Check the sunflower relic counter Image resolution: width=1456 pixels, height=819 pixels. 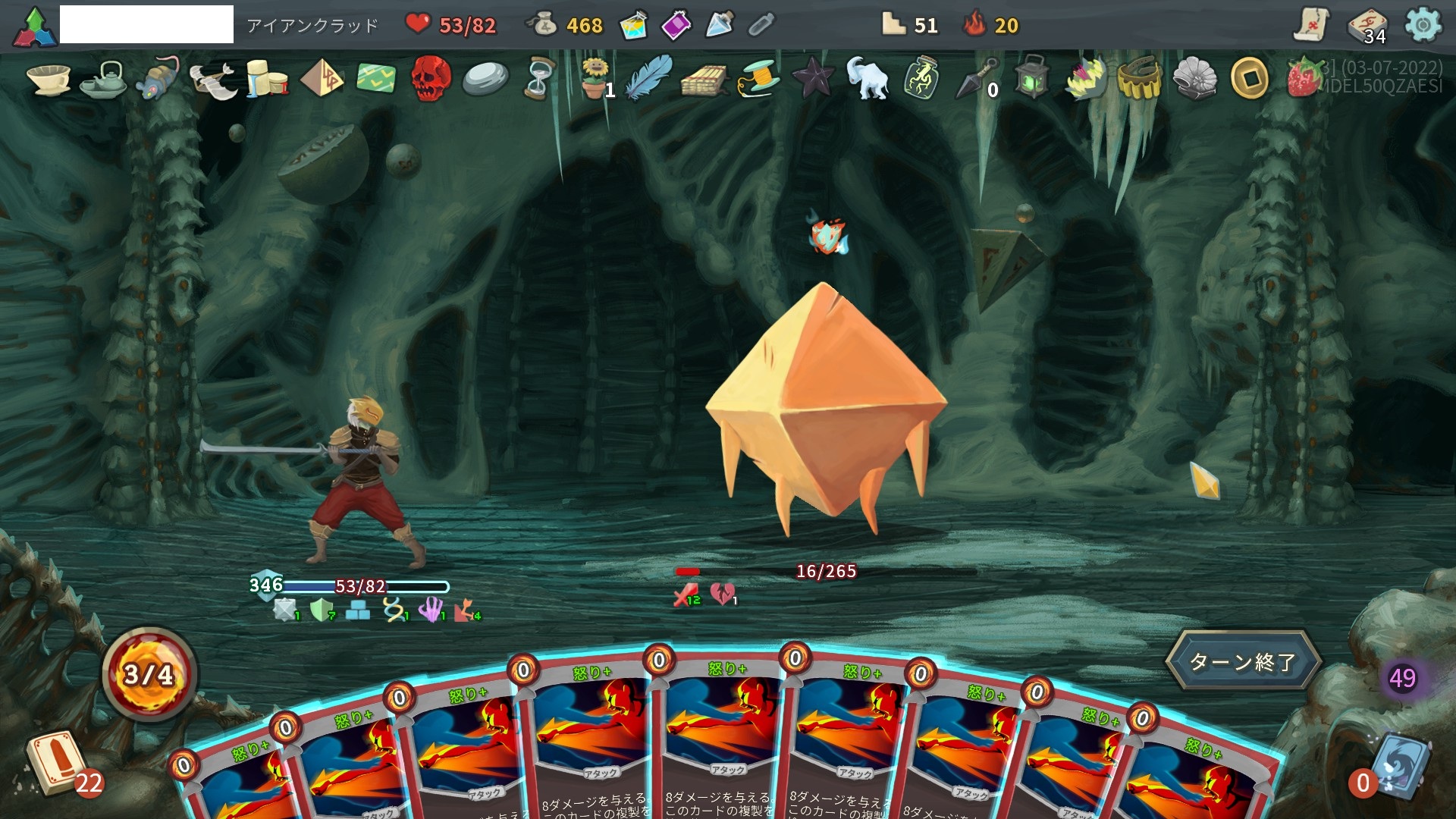(x=595, y=78)
